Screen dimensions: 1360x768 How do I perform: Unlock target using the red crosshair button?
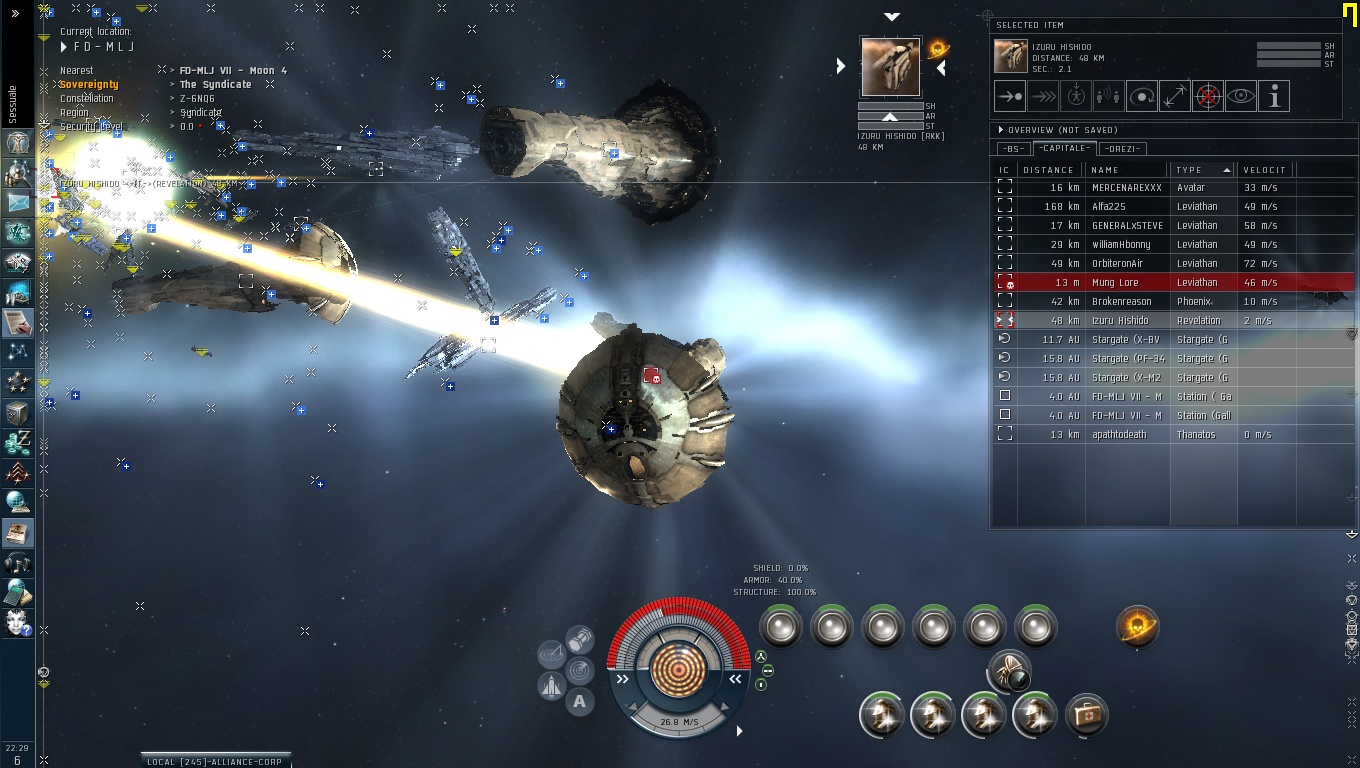pos(1208,97)
